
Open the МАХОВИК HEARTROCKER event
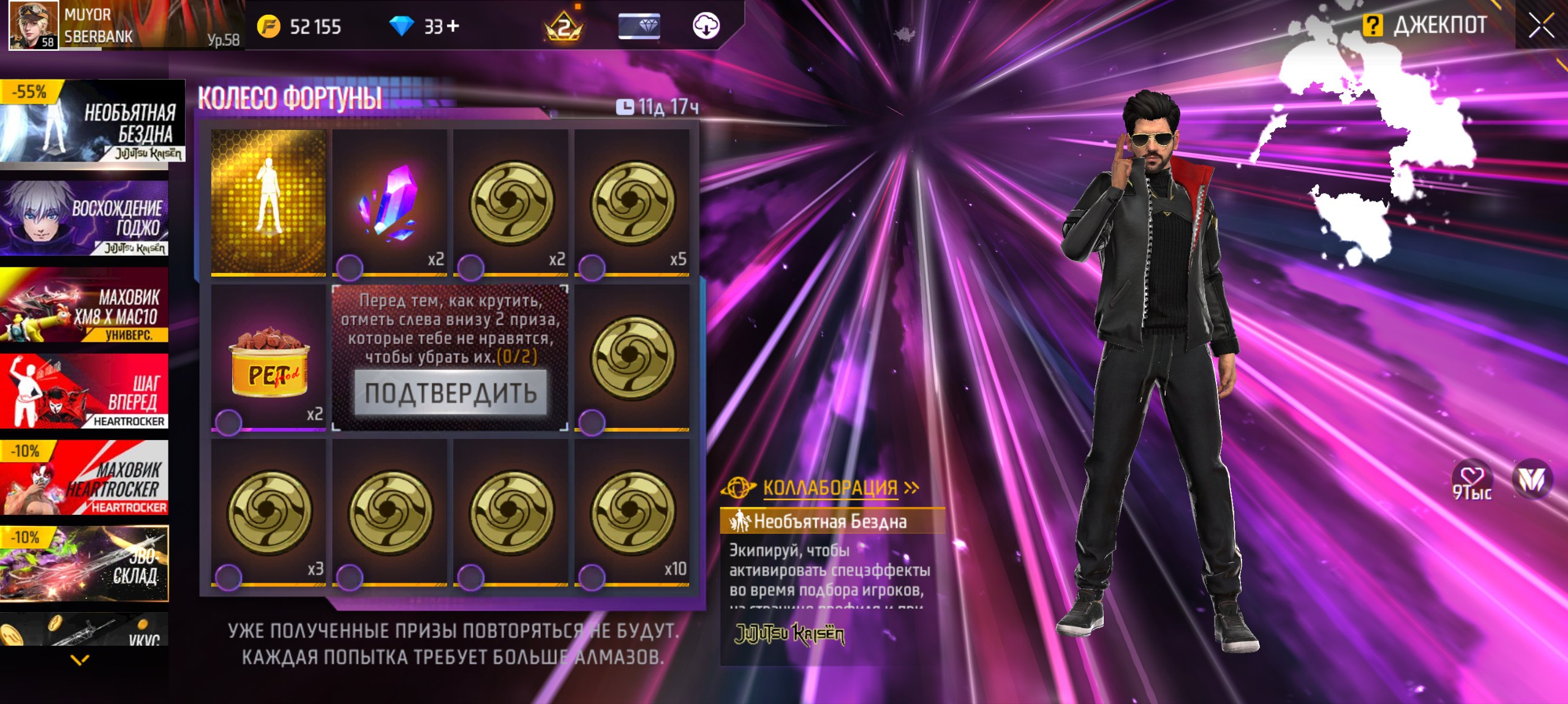pos(85,478)
